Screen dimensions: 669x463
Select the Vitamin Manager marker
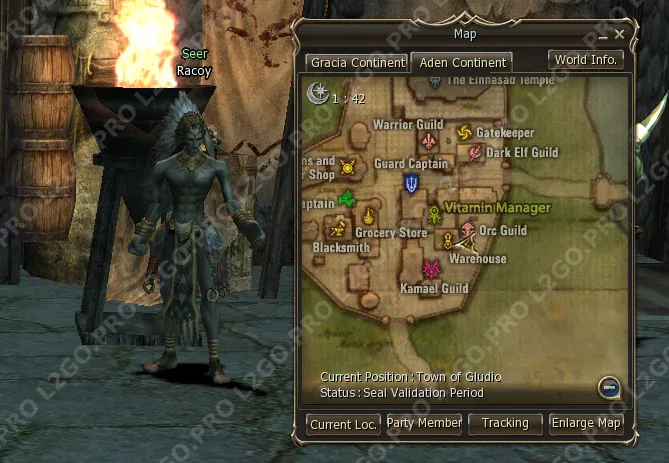(435, 214)
